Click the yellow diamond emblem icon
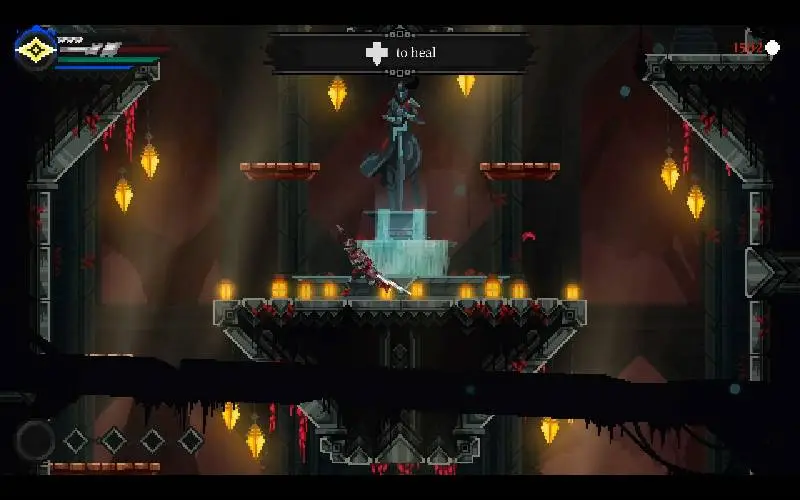 click(36, 49)
